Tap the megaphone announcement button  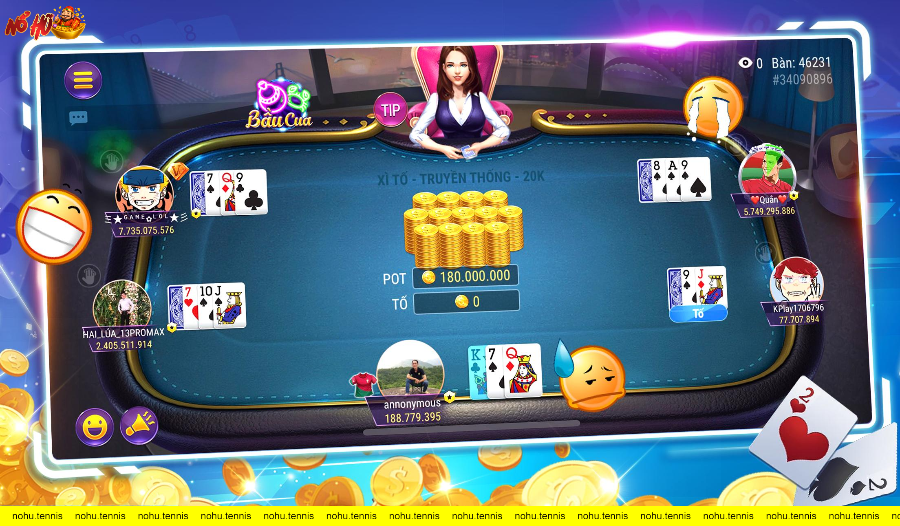(139, 426)
